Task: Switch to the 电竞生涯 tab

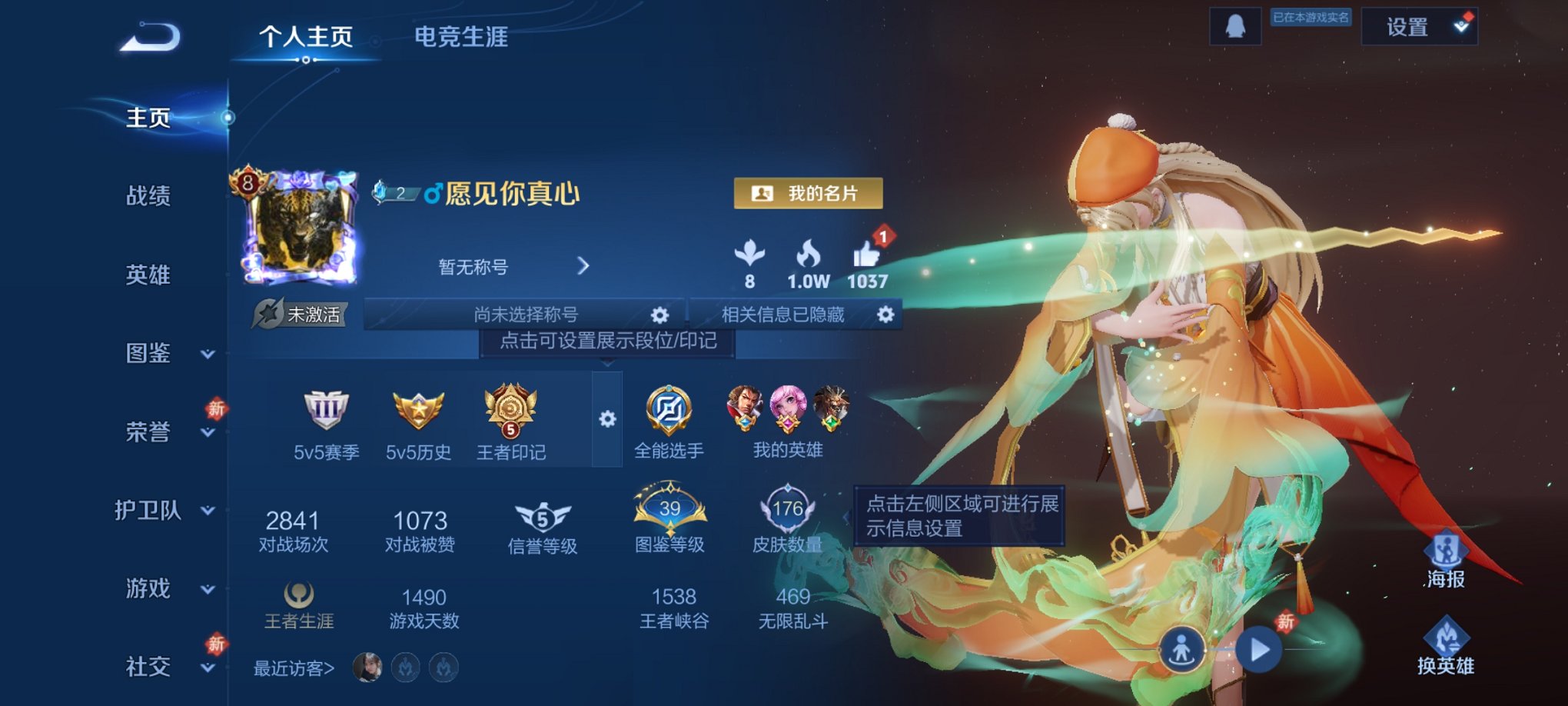Action: 461,37
